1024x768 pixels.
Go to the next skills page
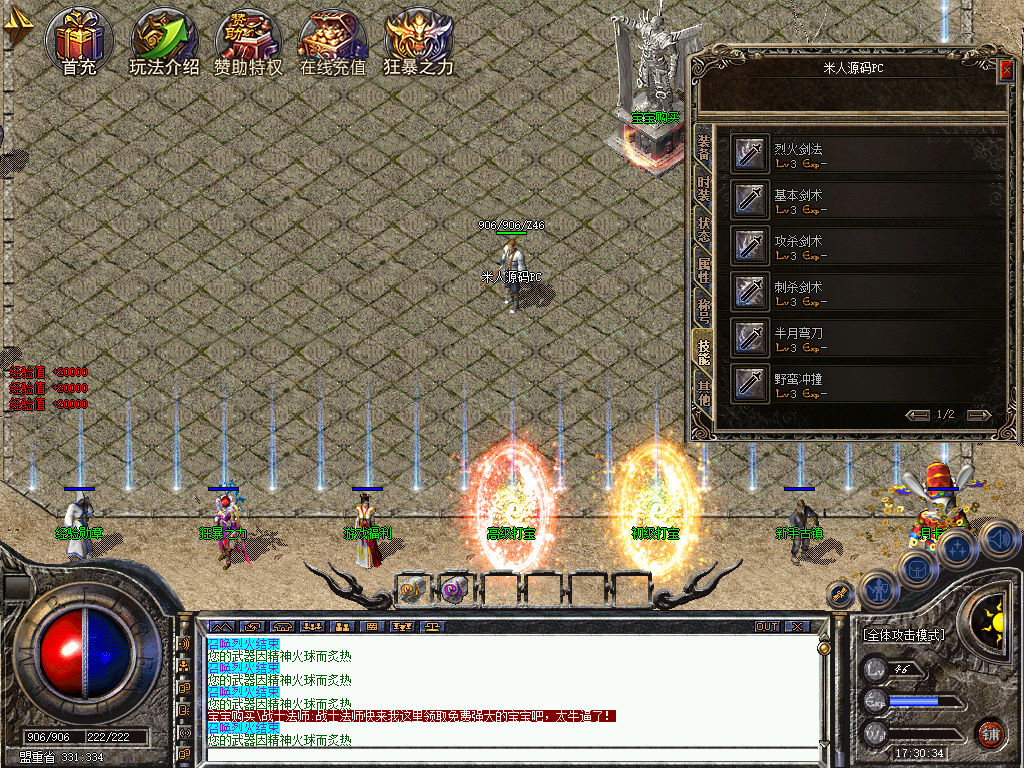(979, 415)
